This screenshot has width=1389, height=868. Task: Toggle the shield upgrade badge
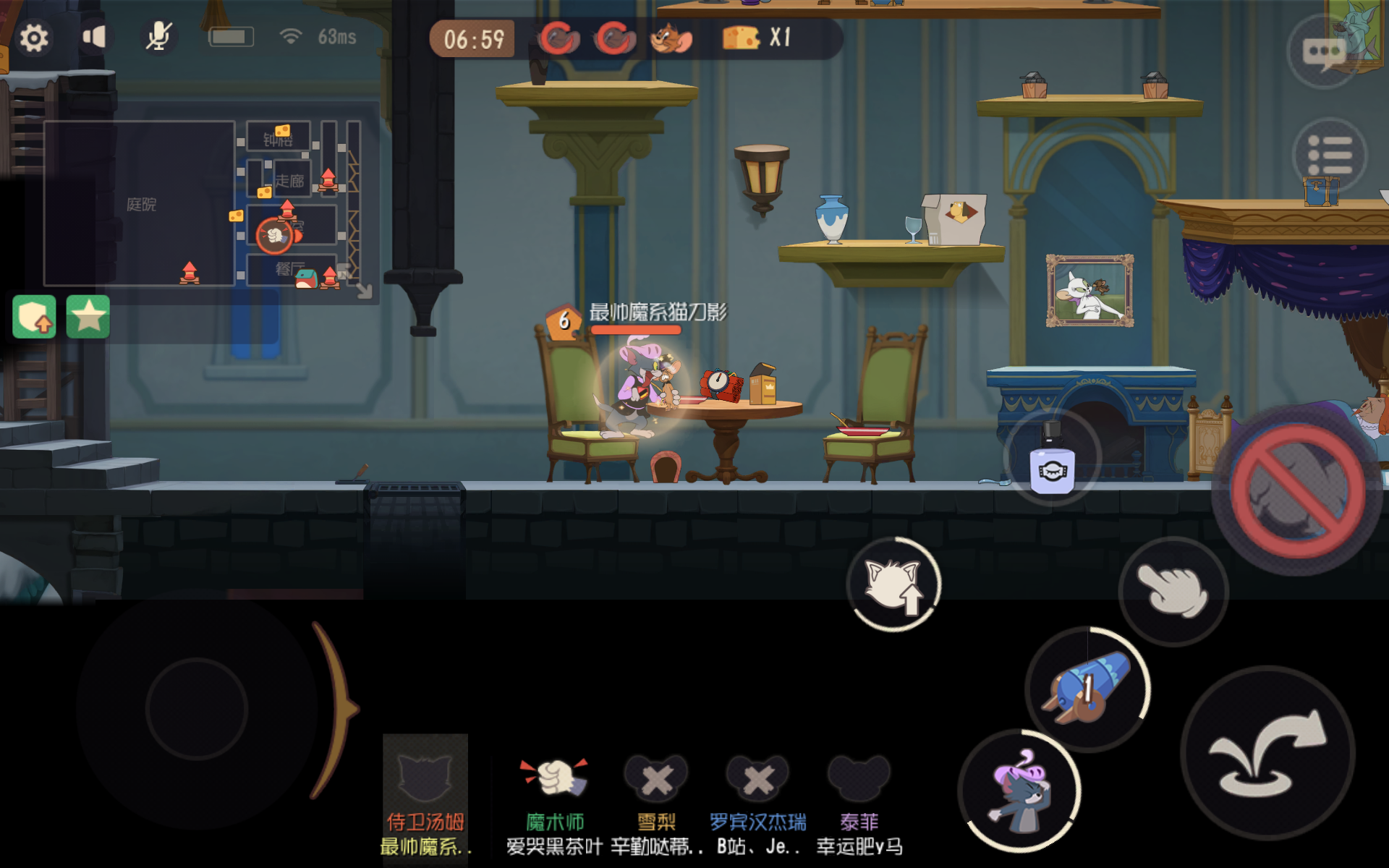tap(34, 315)
